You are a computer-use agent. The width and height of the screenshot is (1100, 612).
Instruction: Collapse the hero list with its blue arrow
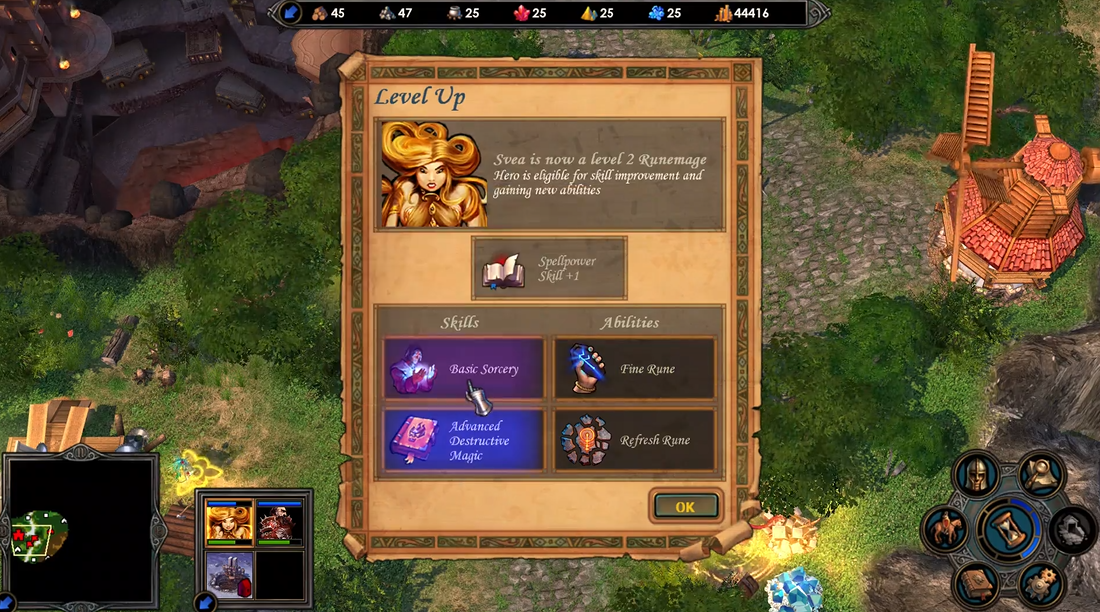click(204, 602)
